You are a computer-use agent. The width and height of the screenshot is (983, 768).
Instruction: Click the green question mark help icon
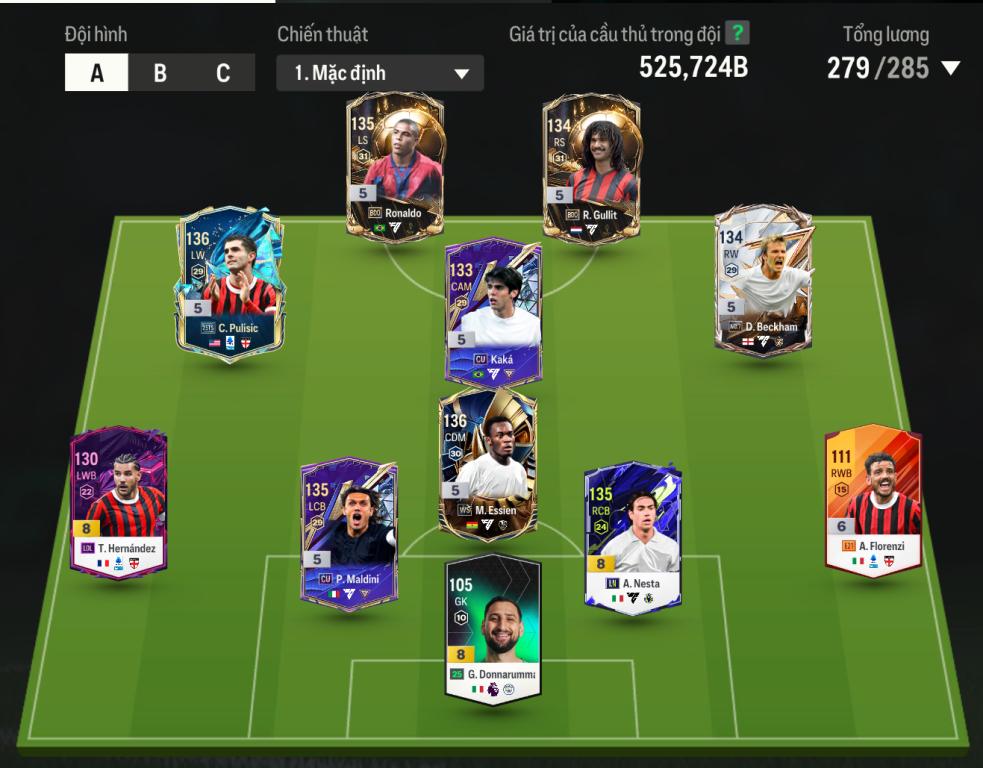[737, 33]
